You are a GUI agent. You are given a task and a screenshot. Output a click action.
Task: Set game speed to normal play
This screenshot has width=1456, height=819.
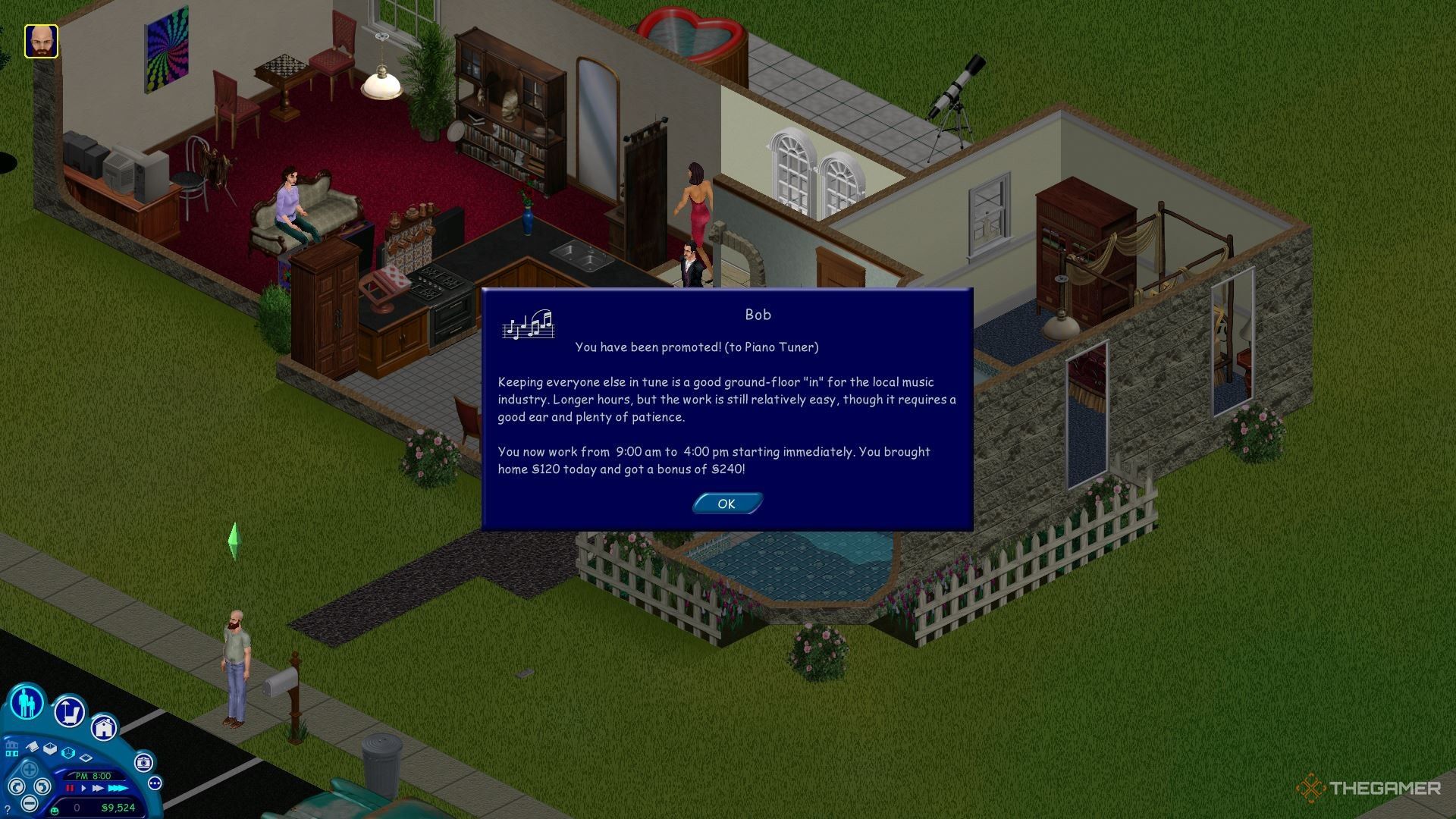click(83, 788)
